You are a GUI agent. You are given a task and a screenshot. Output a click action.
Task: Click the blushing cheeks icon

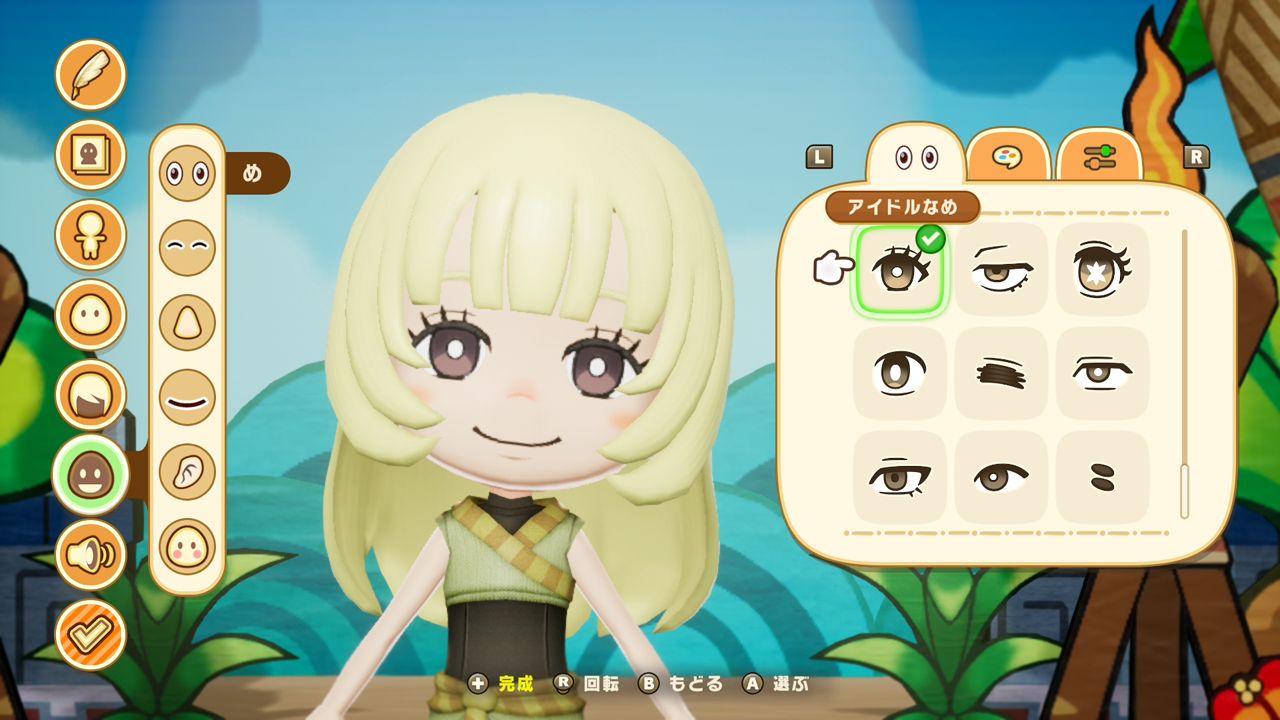coord(187,546)
